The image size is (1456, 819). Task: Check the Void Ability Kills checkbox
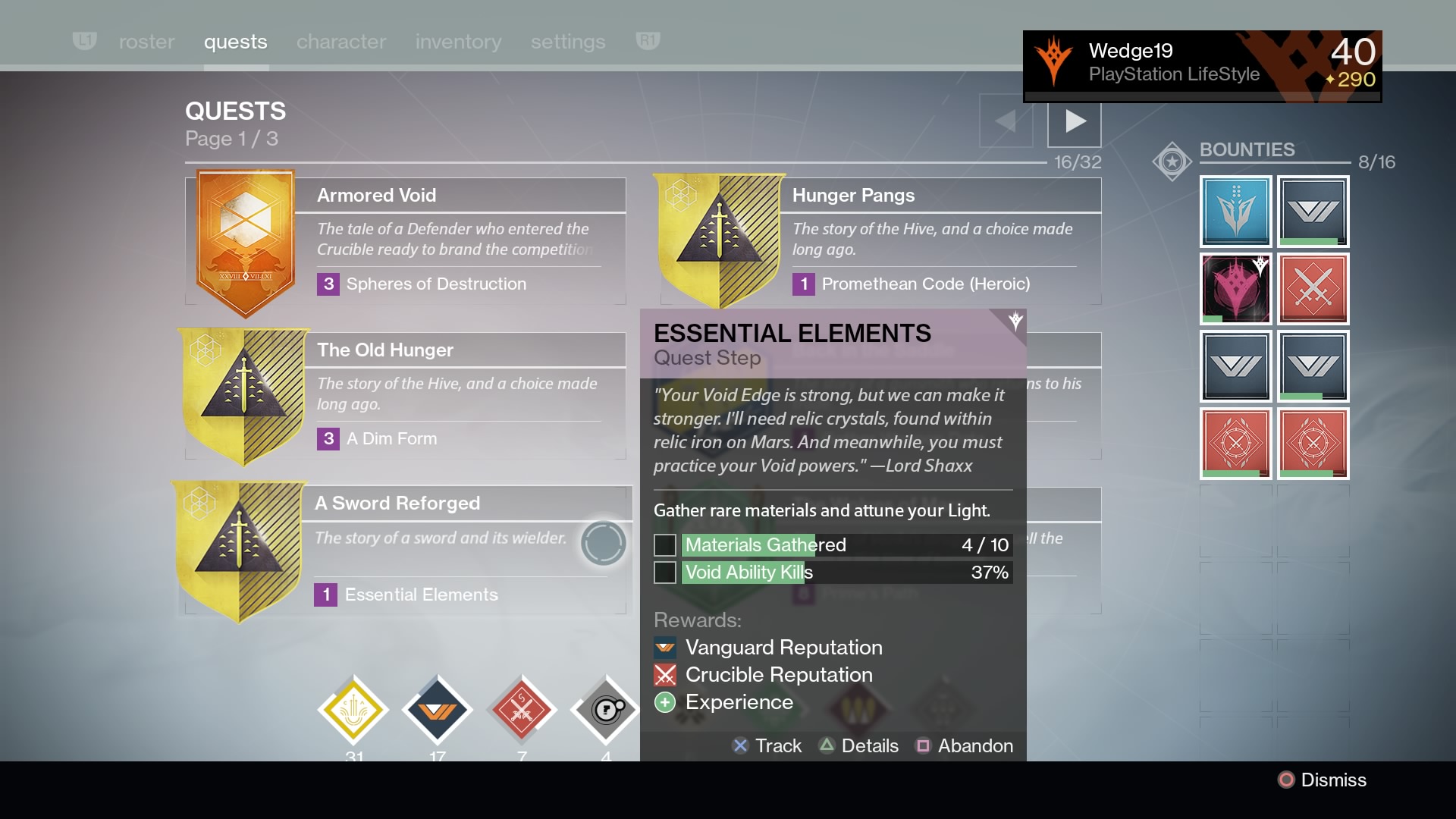(664, 573)
